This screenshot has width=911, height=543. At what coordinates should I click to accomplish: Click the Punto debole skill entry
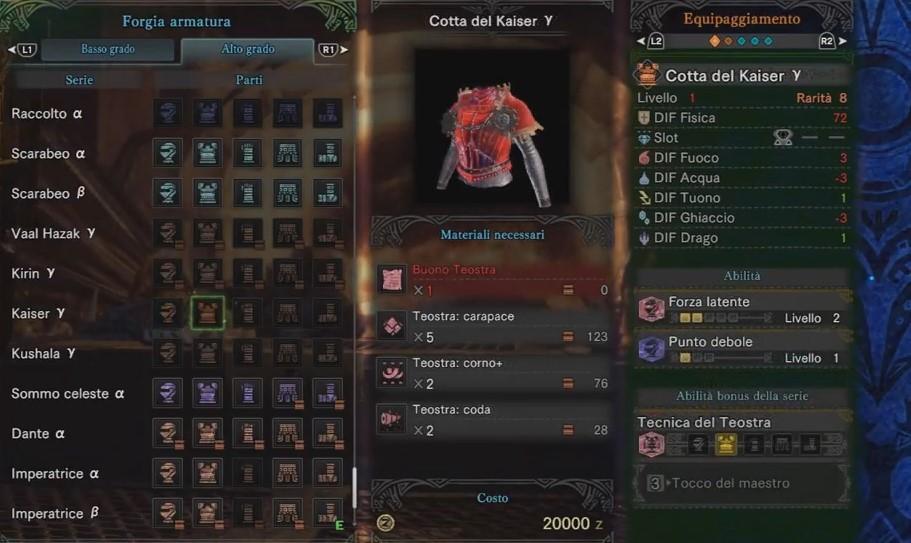point(741,349)
